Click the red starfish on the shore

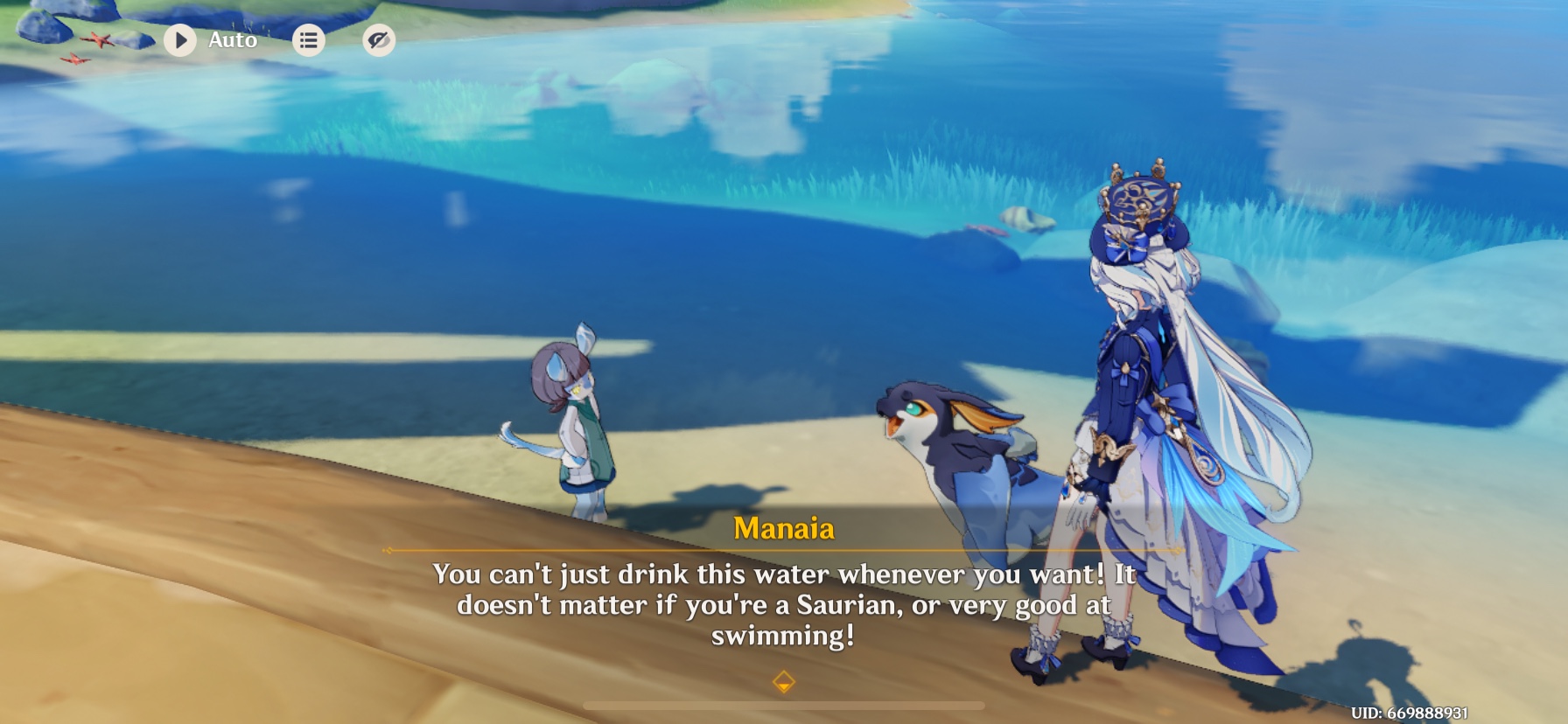click(100, 39)
